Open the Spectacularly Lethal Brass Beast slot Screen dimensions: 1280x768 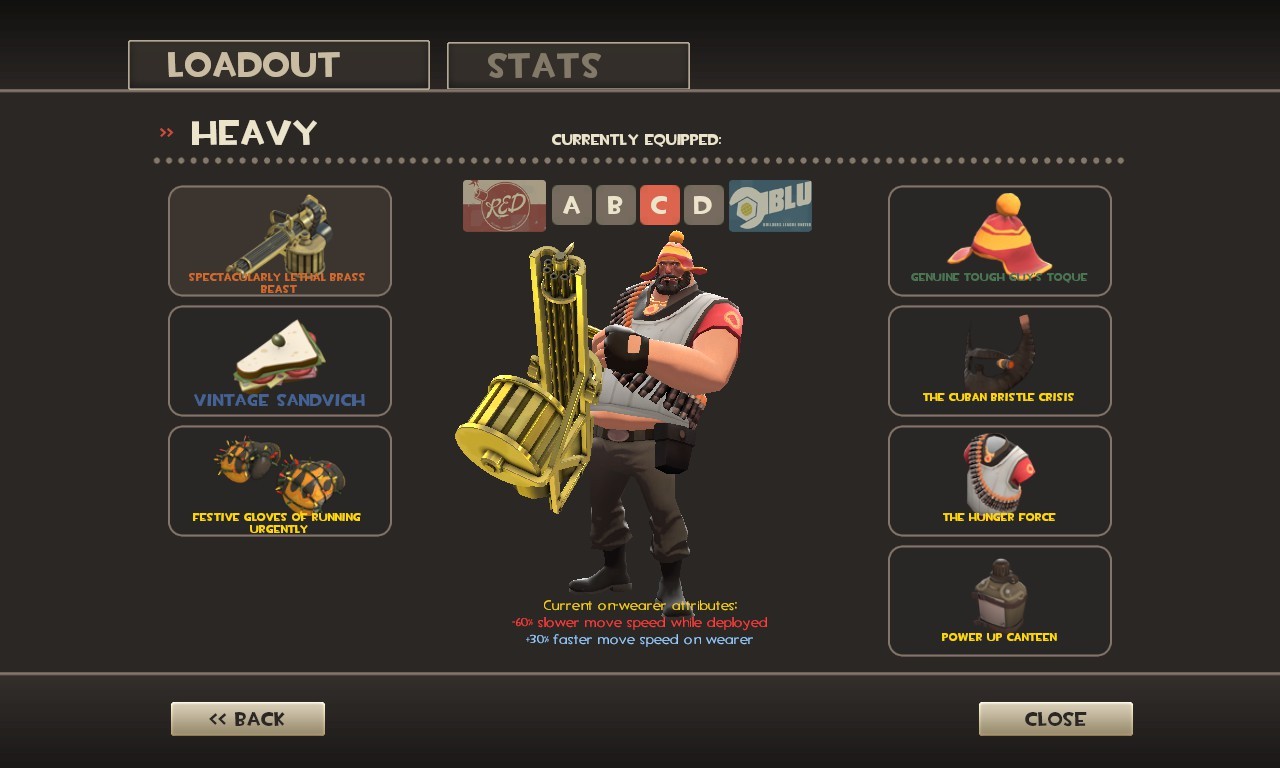point(279,240)
